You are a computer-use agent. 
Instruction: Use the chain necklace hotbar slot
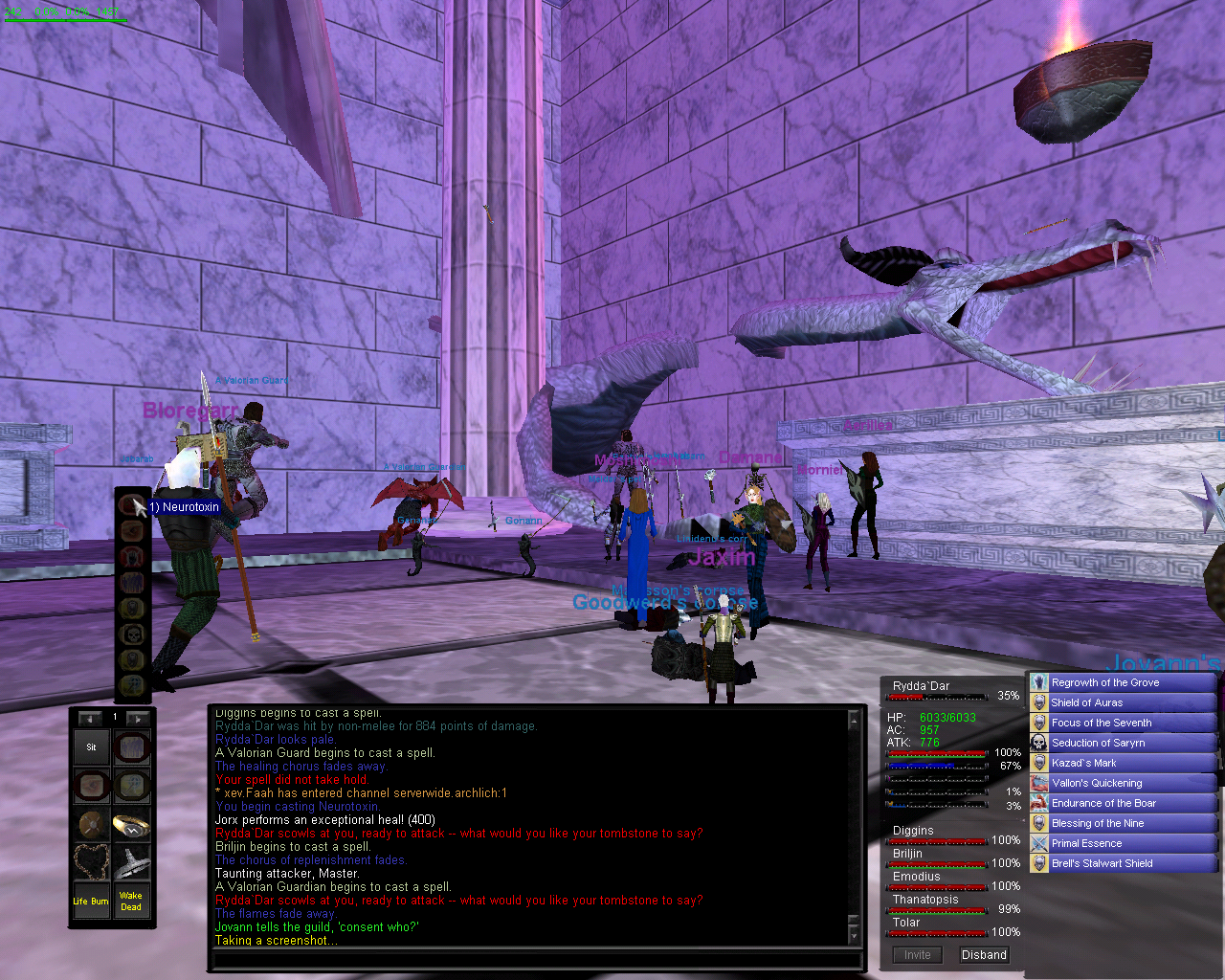pyautogui.click(x=92, y=862)
